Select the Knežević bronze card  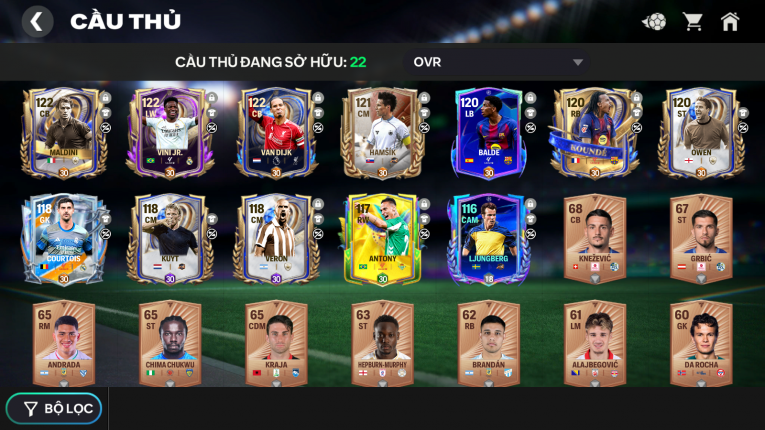(595, 238)
